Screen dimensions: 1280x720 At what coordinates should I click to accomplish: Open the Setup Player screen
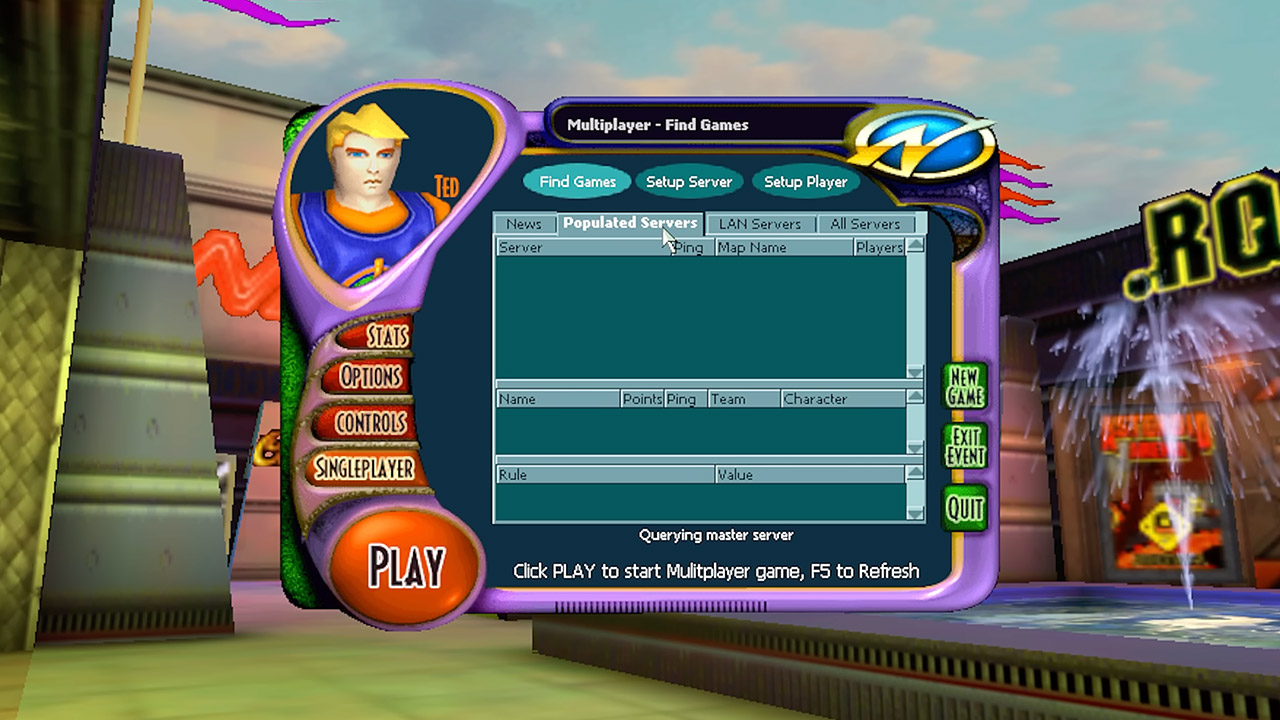tap(806, 181)
